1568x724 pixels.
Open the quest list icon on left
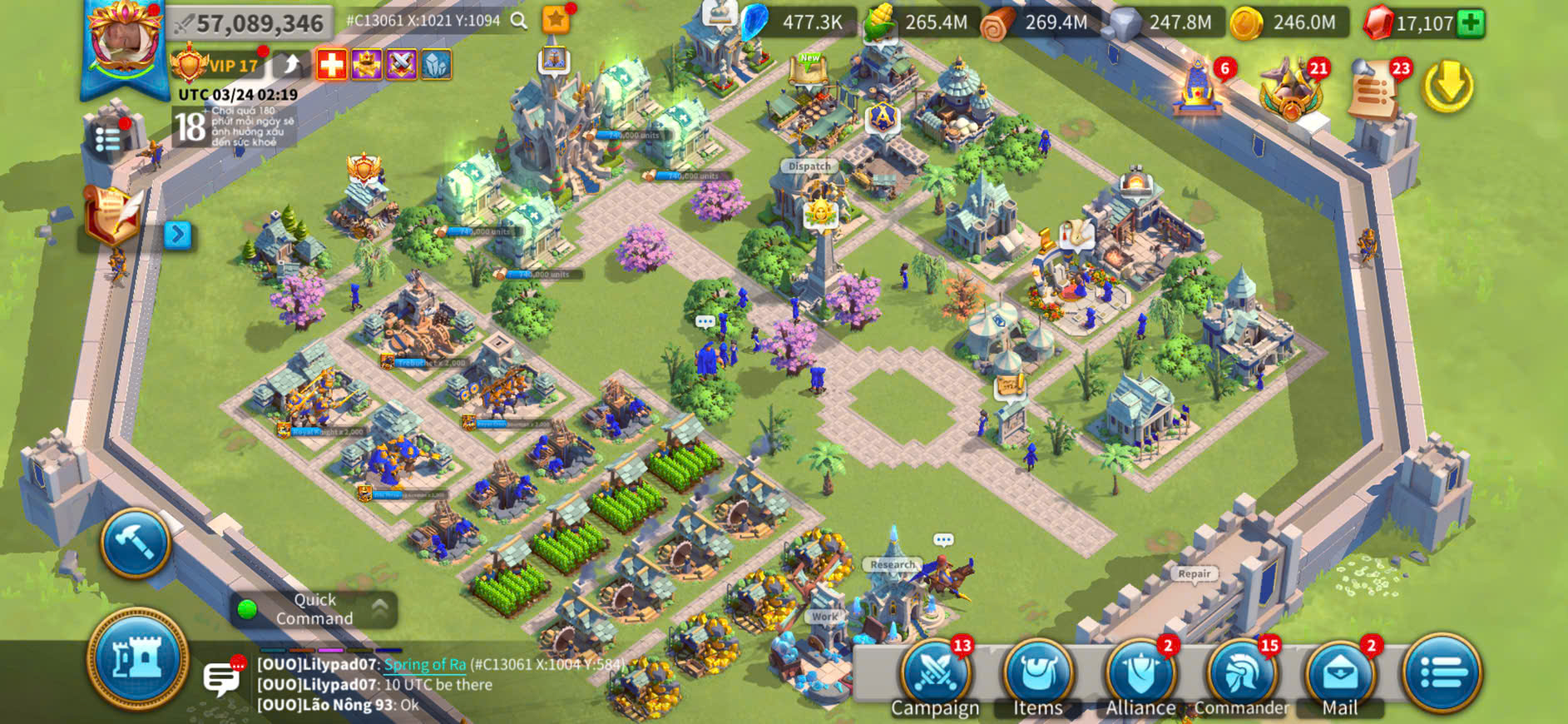[x=108, y=139]
